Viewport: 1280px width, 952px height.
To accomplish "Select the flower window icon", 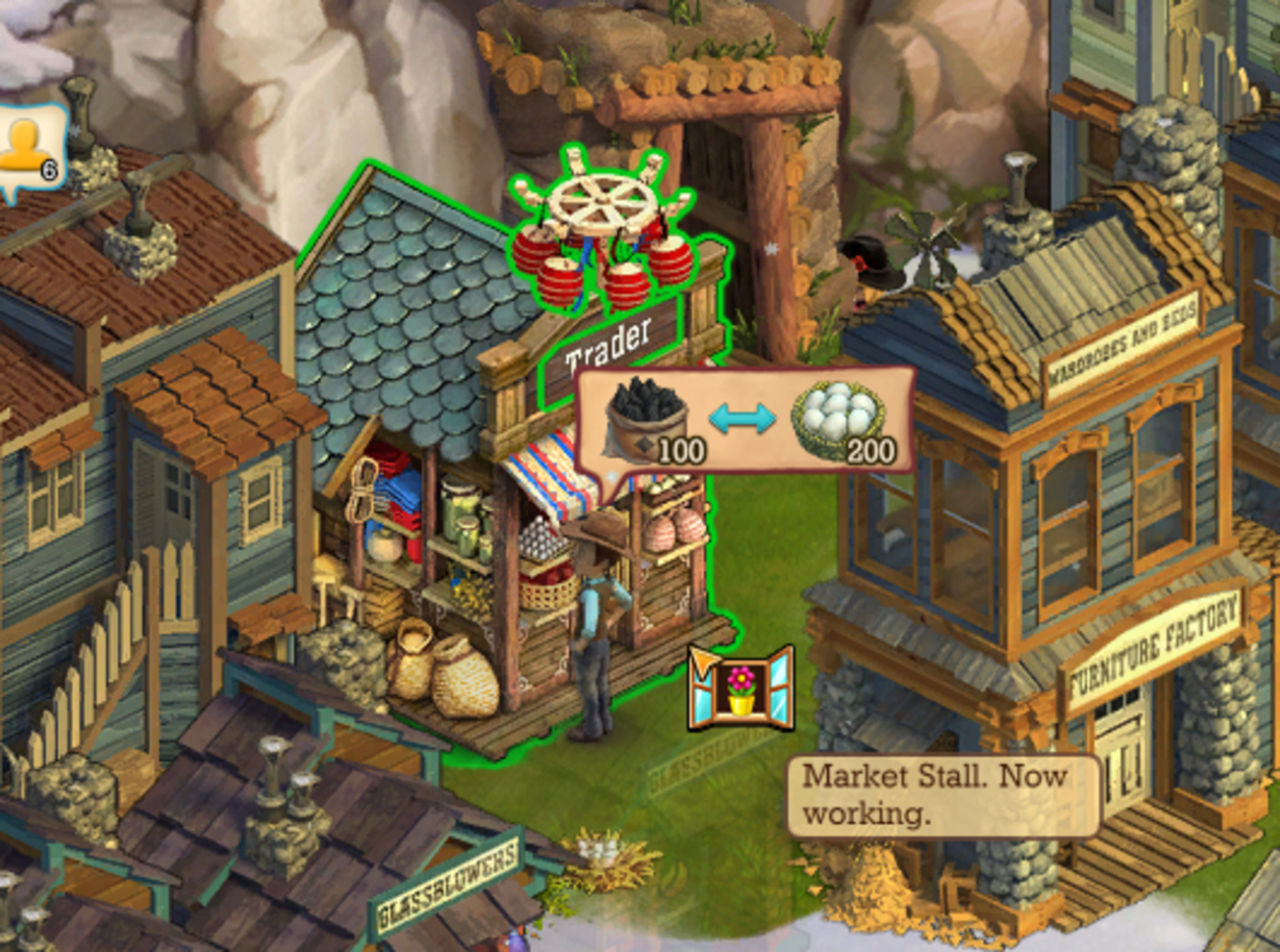I will 741,689.
